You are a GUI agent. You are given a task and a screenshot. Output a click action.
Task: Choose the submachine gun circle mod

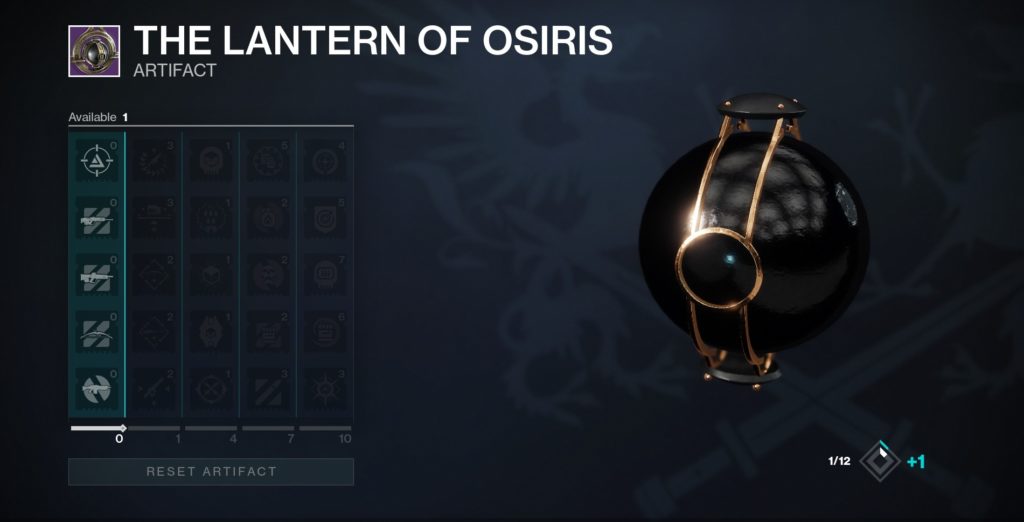pos(96,388)
